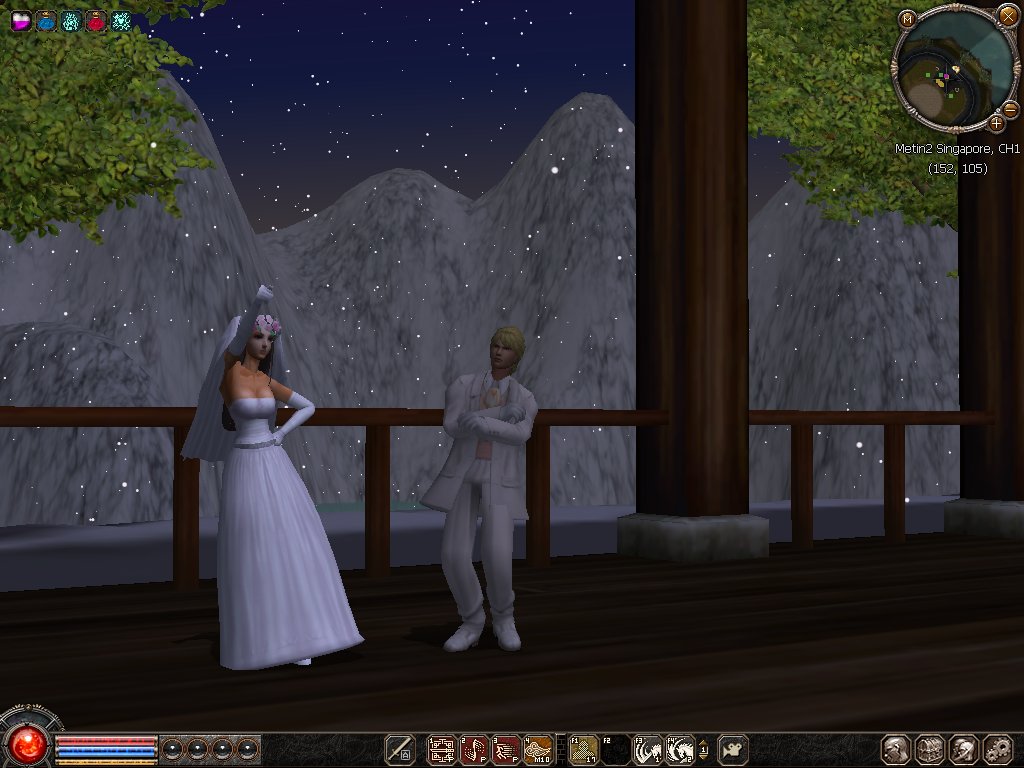Zoom out the minimap with the minus button
Viewport: 1024px width, 768px height.
1012,107
